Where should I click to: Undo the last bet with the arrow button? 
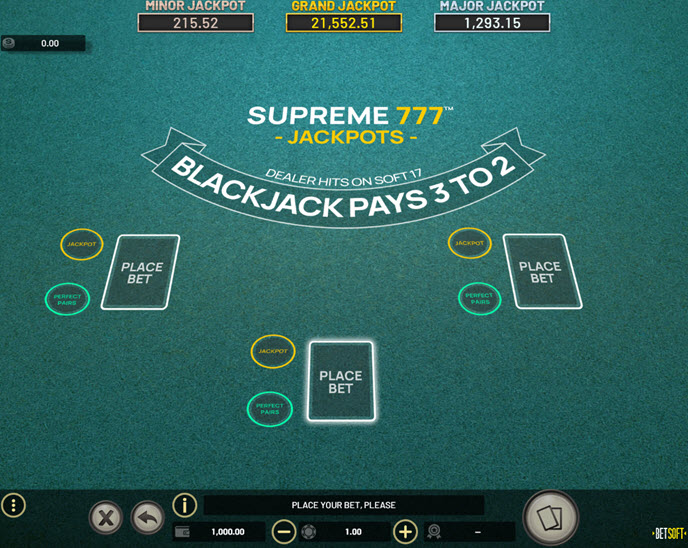click(x=147, y=517)
